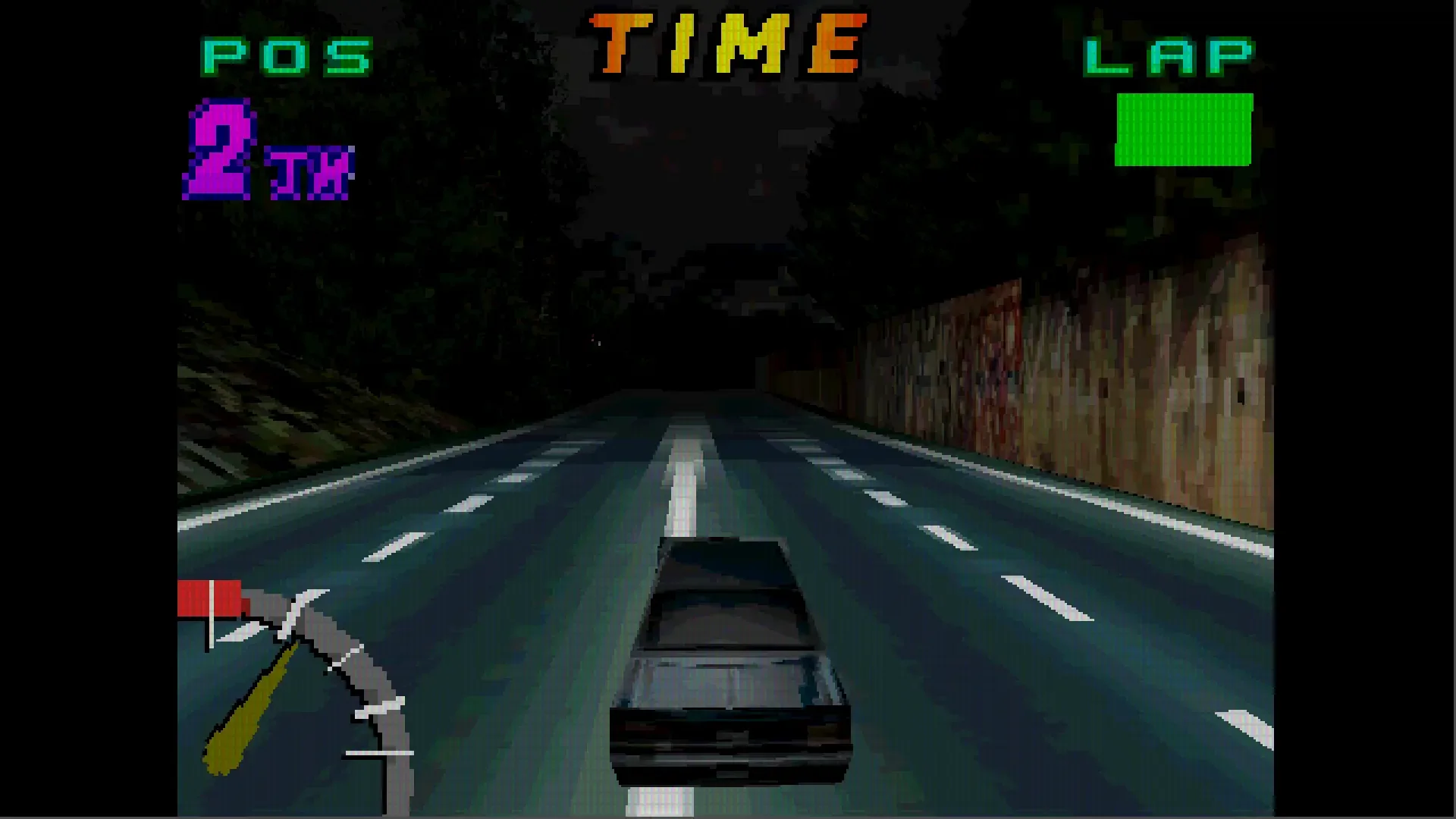Select the TIME header as active tab
1456x819 pixels.
[728, 42]
